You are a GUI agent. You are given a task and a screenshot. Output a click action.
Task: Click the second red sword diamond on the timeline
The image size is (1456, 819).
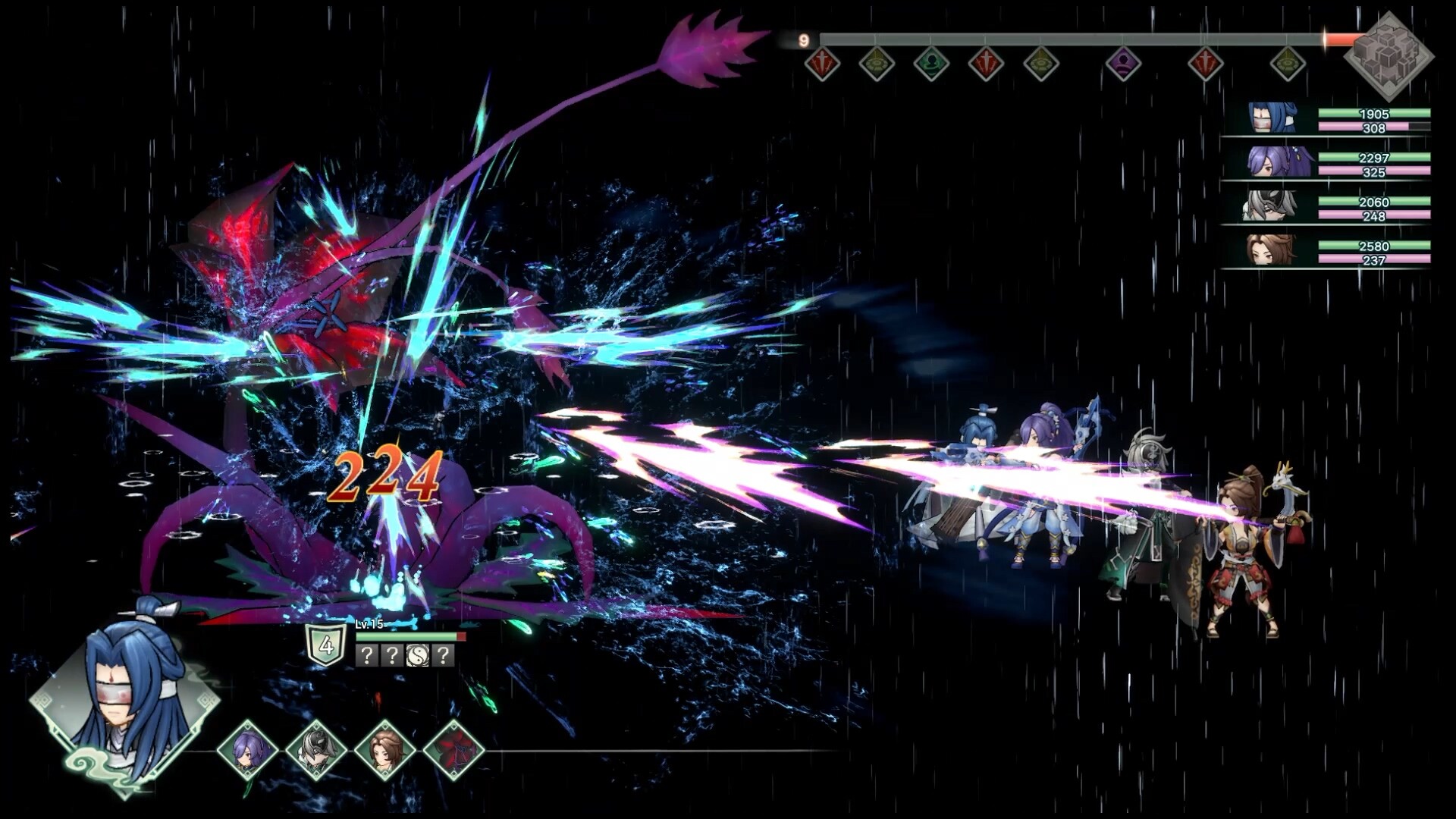point(985,64)
